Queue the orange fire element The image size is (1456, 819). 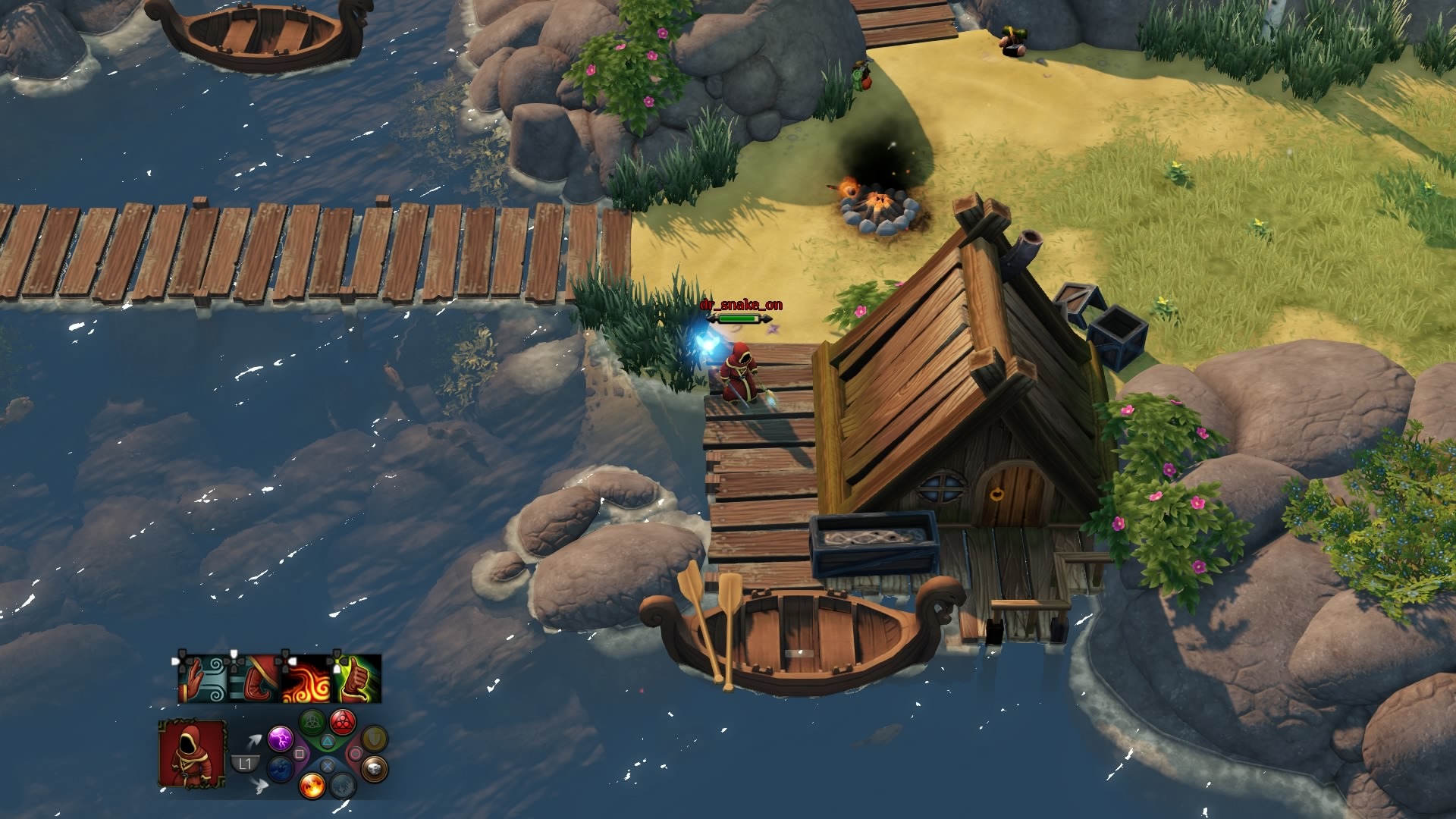coord(312,785)
